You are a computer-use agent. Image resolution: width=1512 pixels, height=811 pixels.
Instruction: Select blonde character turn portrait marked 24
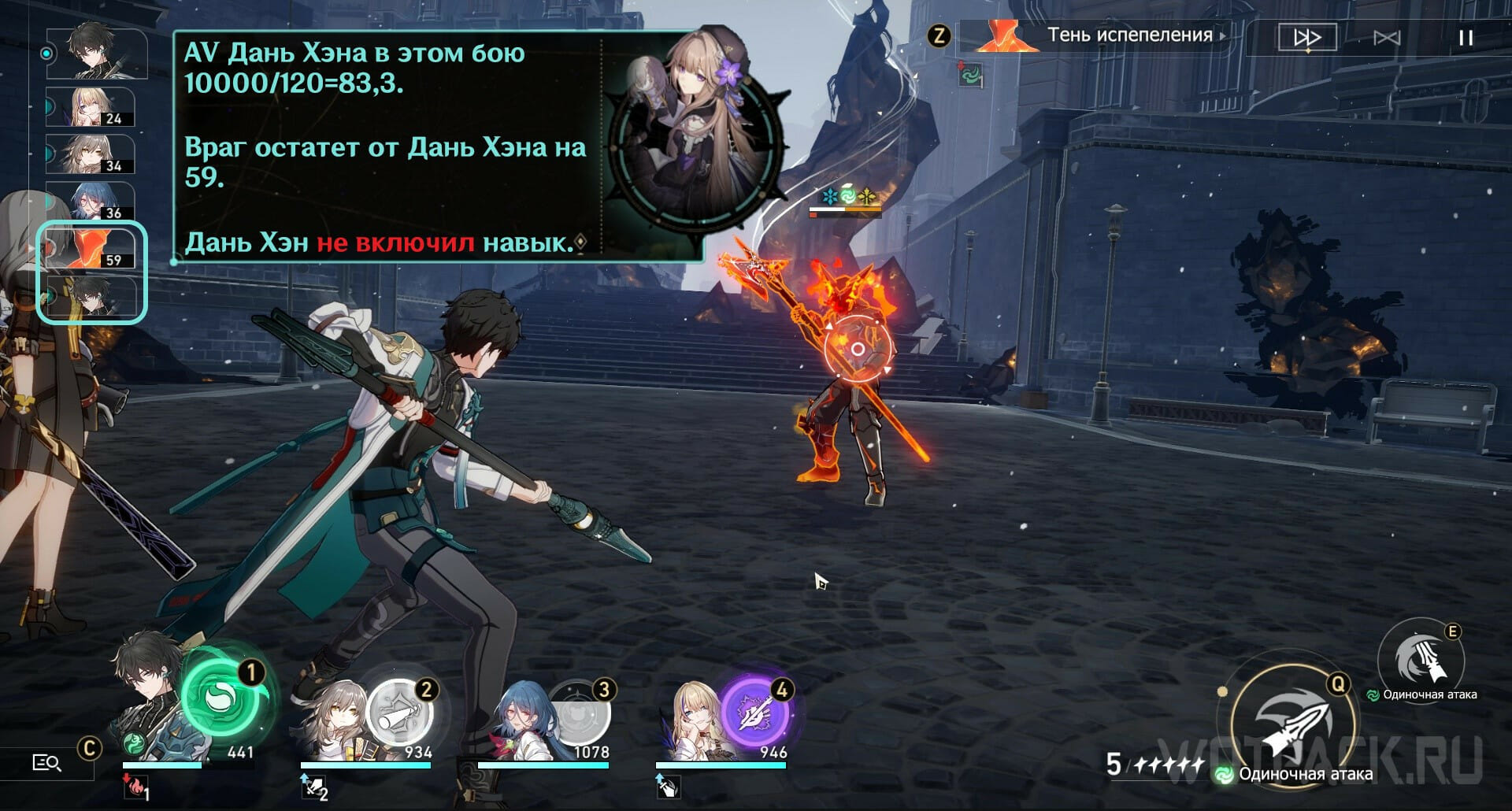90,107
